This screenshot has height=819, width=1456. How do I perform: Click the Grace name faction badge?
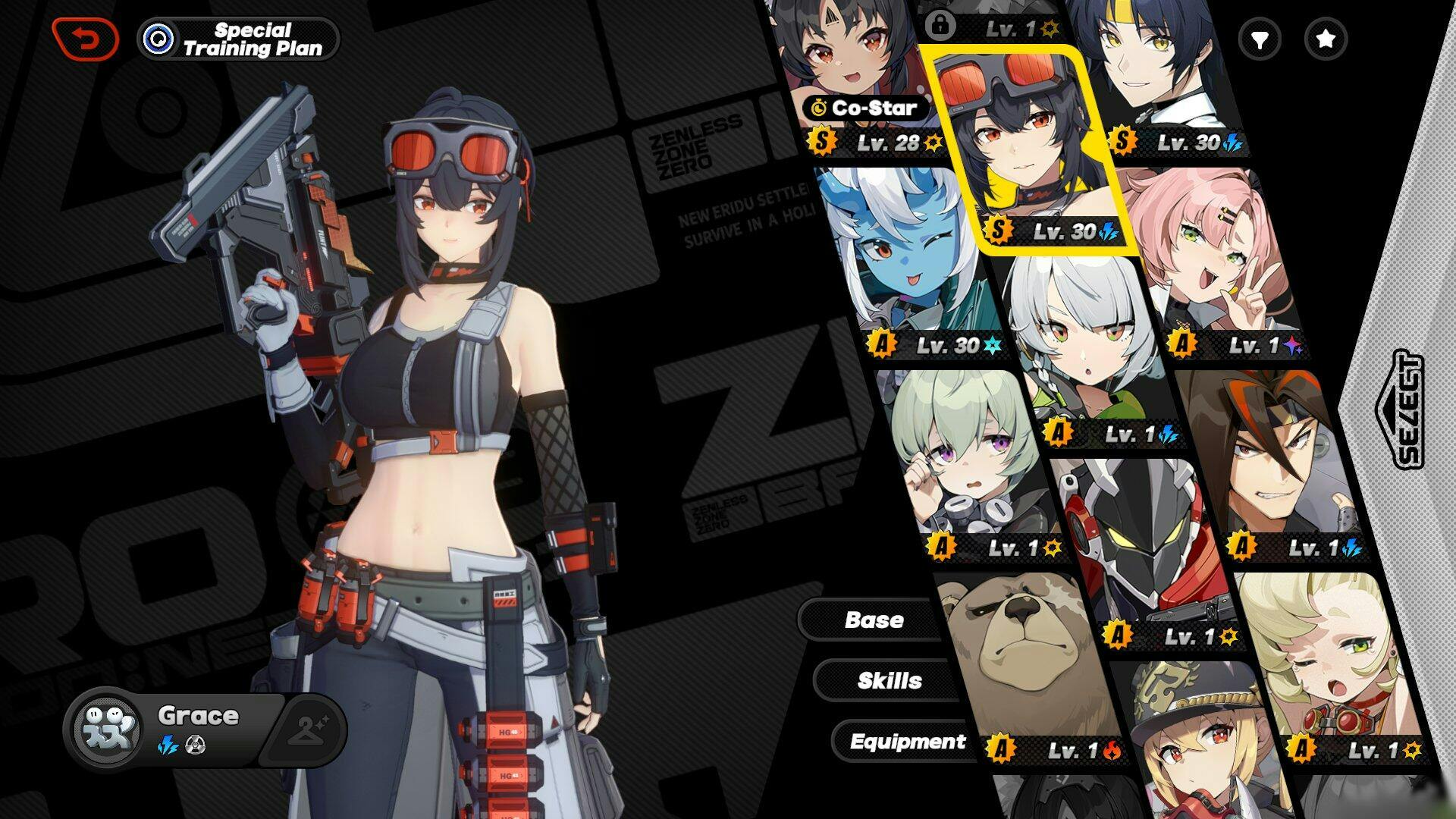(x=105, y=728)
